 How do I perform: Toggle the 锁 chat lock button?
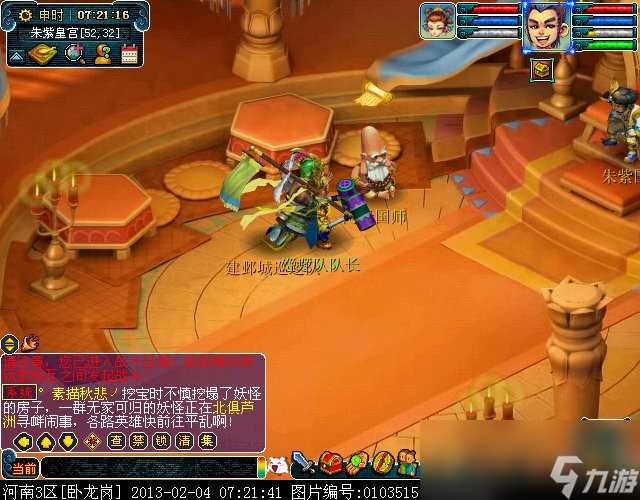tap(162, 440)
